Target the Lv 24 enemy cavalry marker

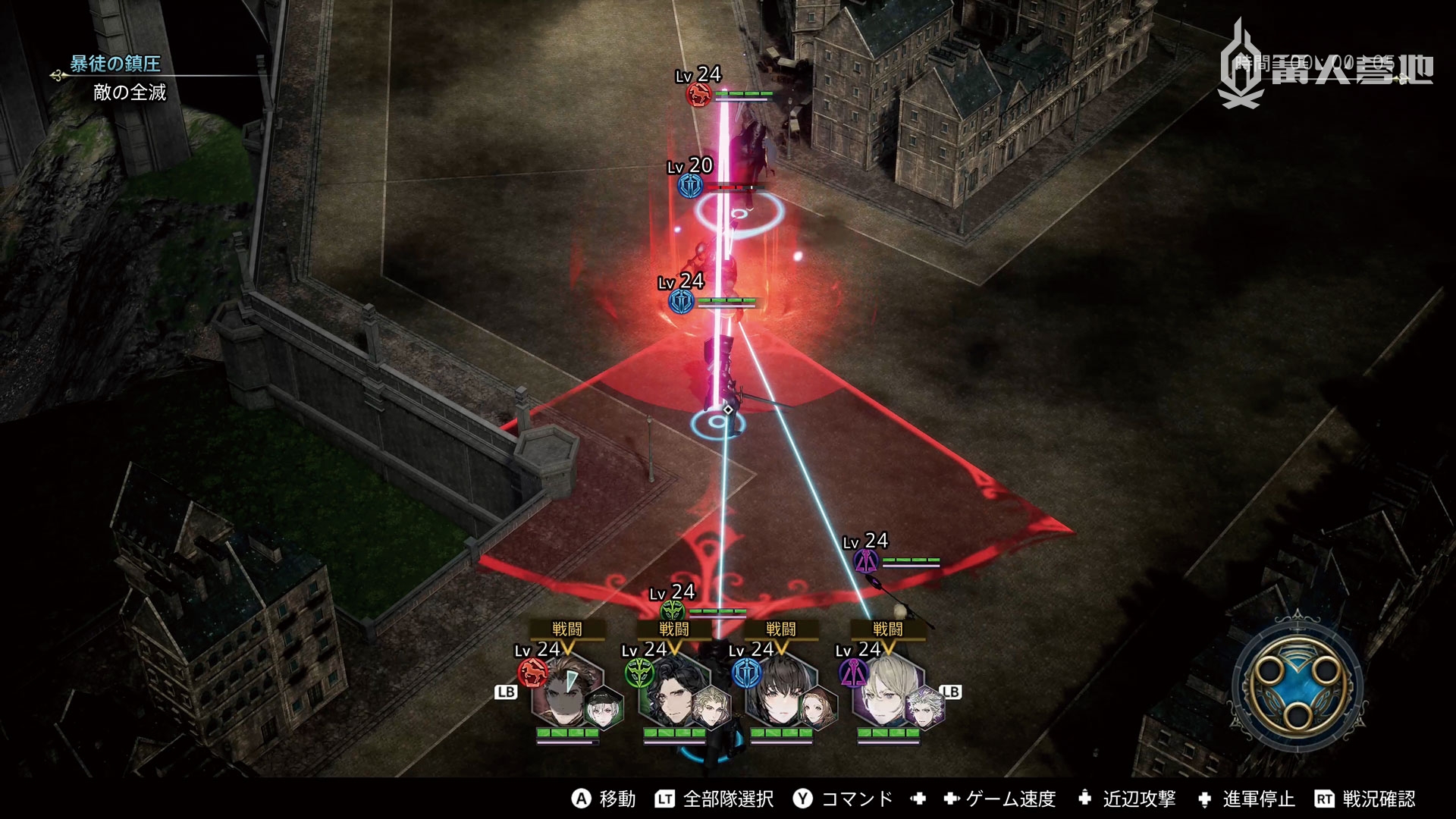point(698,95)
